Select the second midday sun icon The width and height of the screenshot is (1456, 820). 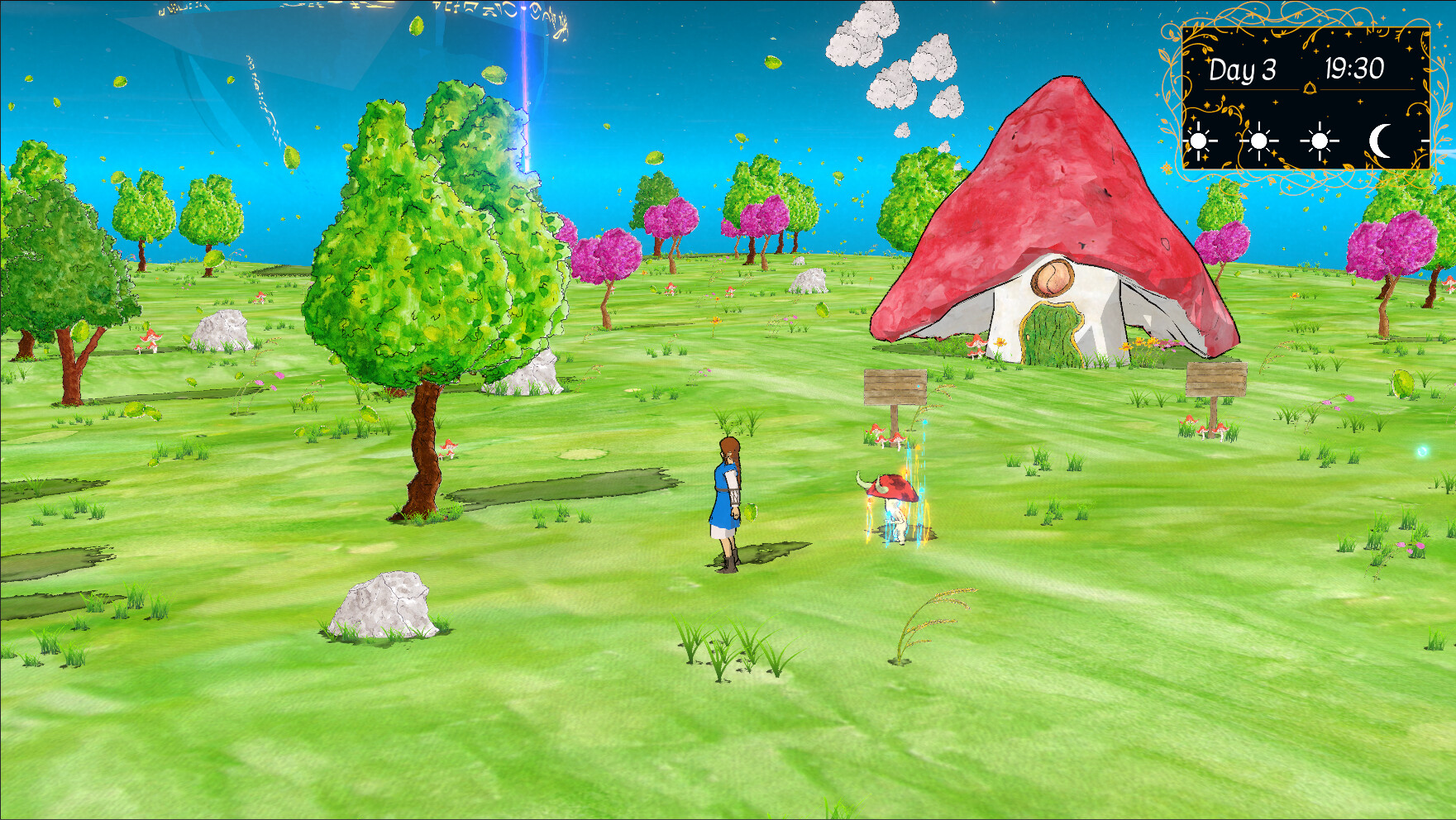point(1258,142)
